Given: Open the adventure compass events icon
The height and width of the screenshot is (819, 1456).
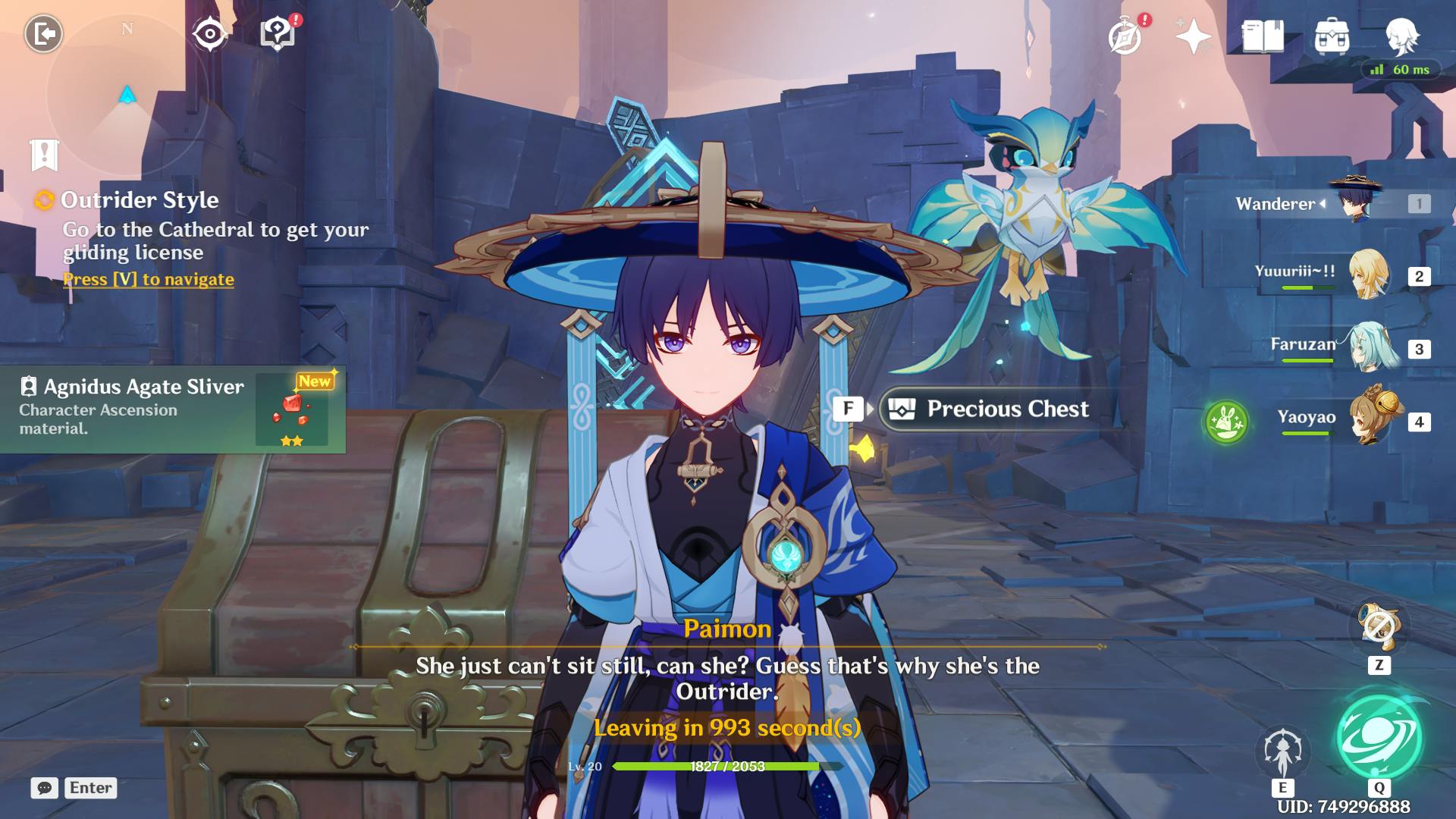Looking at the screenshot, I should (1125, 36).
